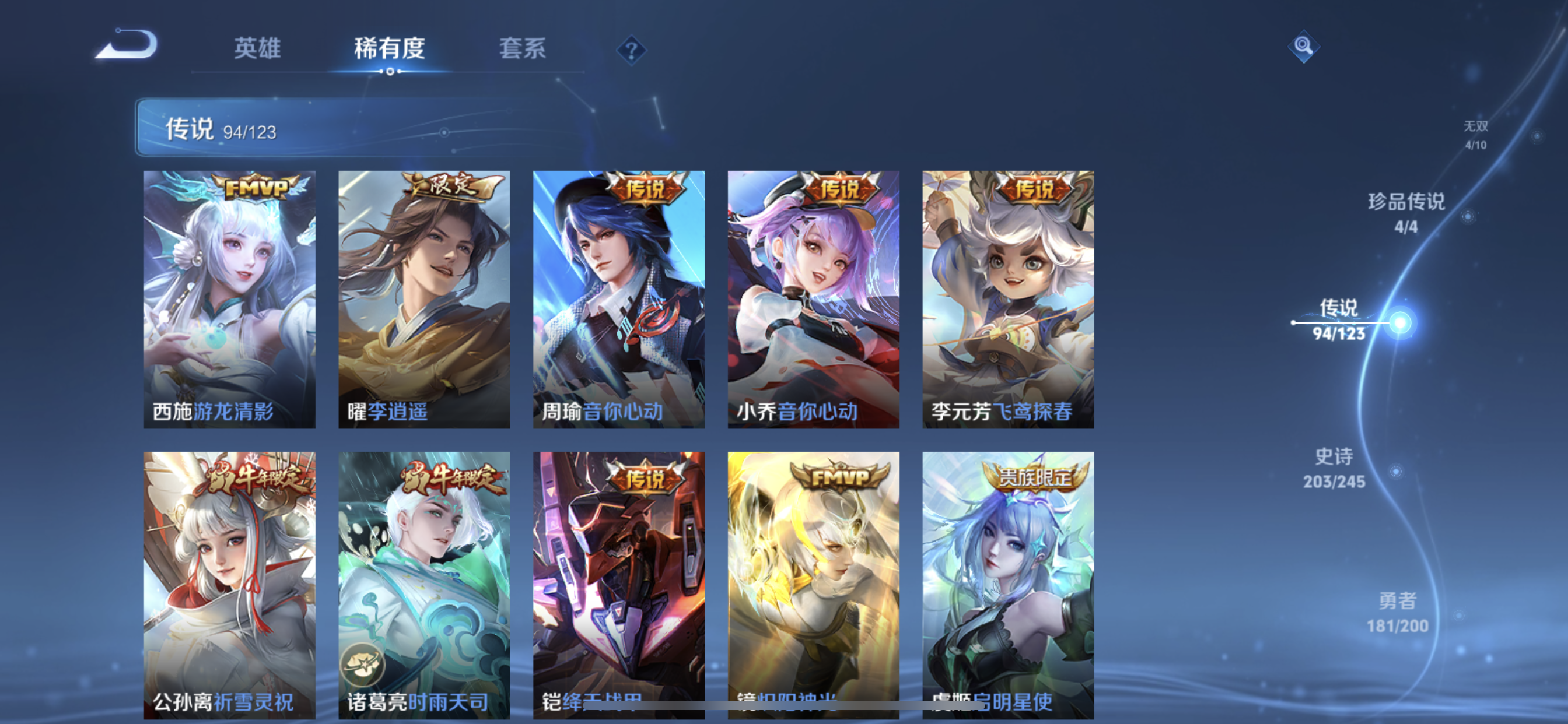Viewport: 1568px width, 724px height.
Task: Choose the 诸葛亮 时雨天司 skin
Action: 424,584
